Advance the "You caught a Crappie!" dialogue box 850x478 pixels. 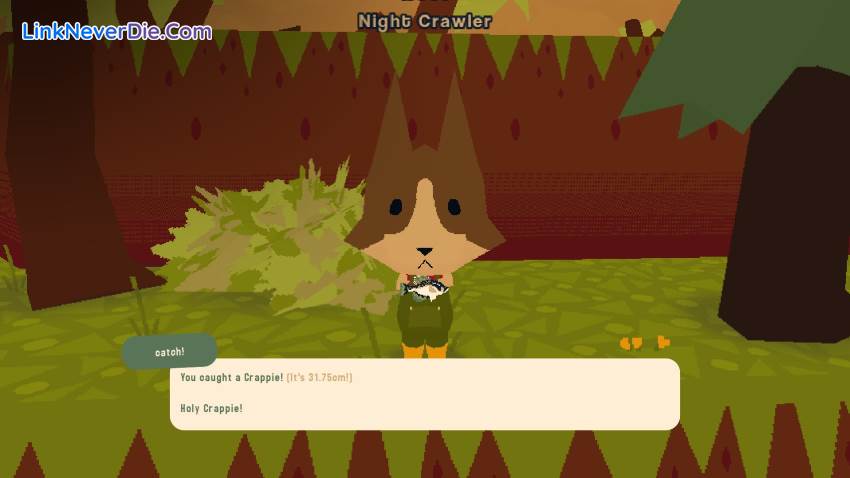point(424,394)
